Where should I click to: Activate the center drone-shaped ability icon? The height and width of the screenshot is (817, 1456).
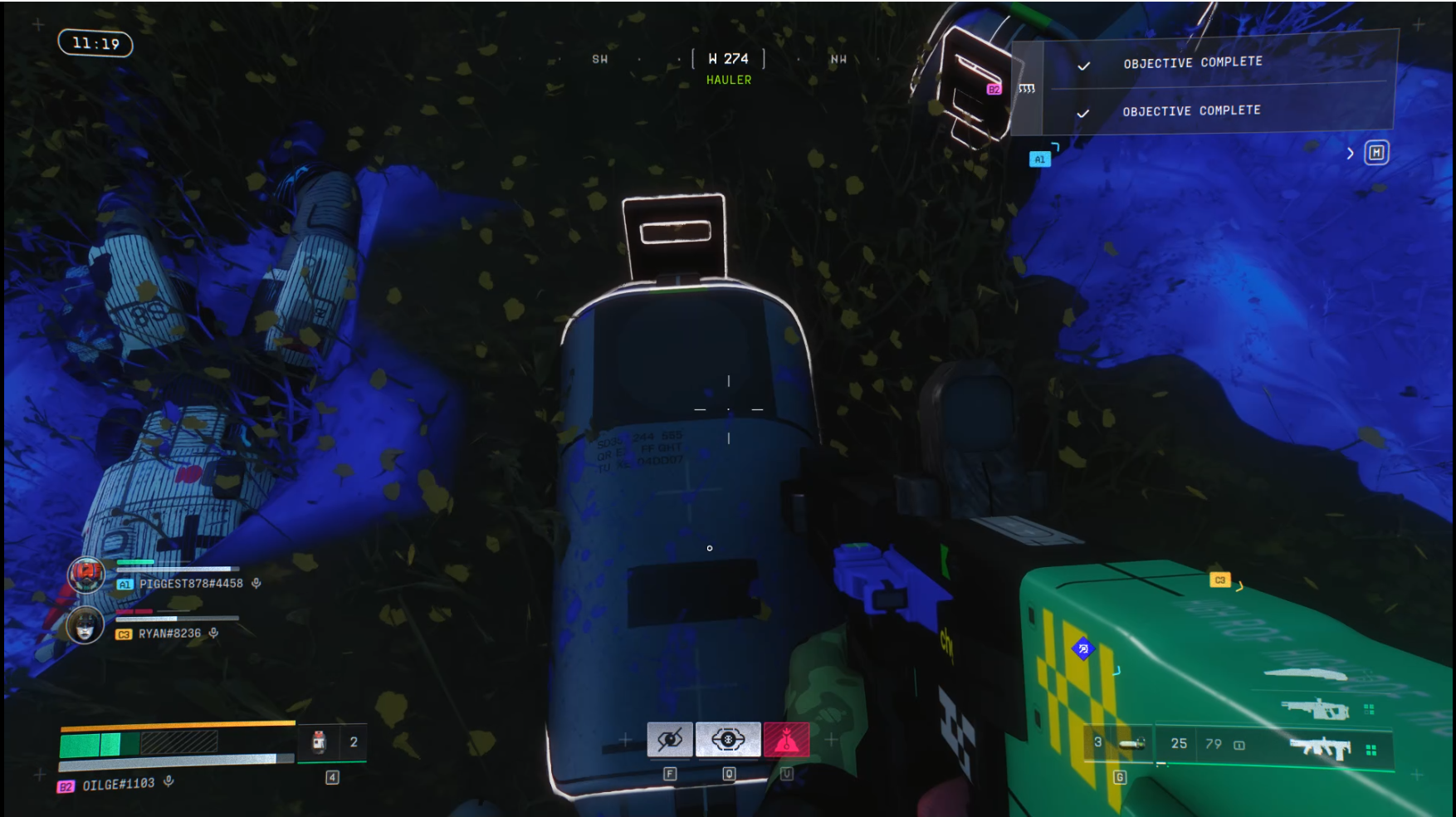[728, 739]
